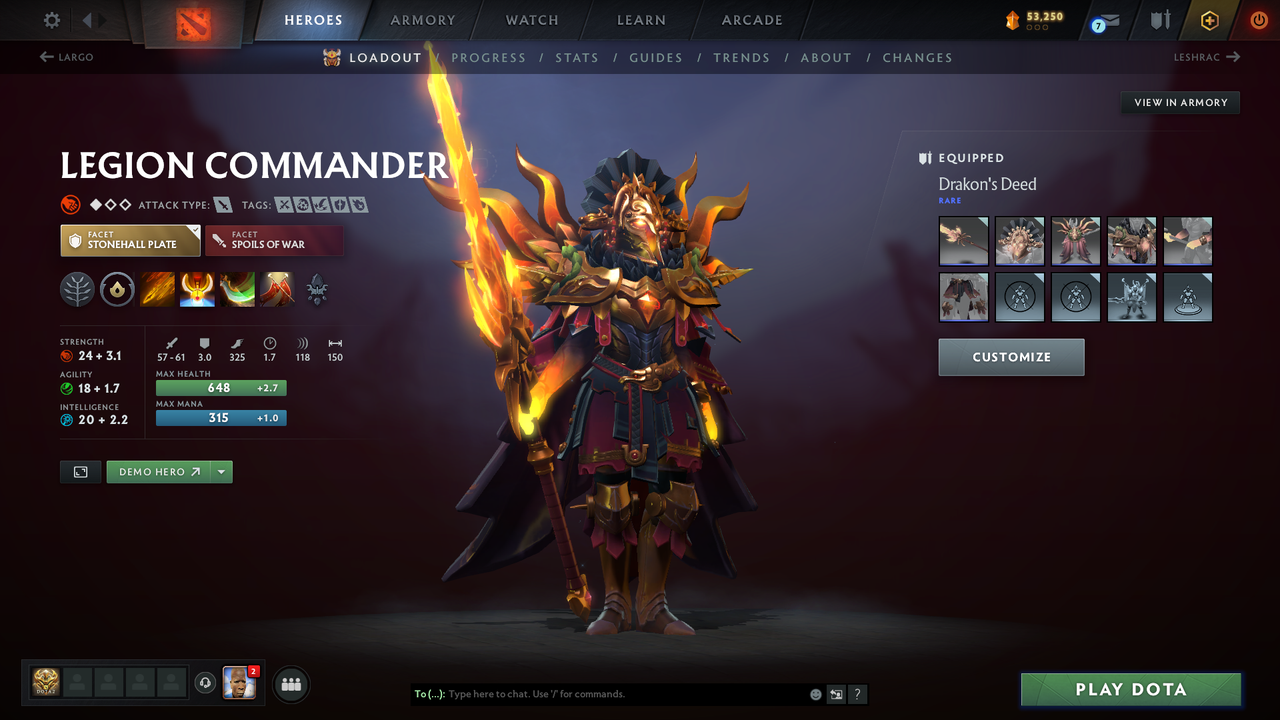Switch to the Spoils of War facet
Viewport: 1280px width, 720px height.
(274, 240)
